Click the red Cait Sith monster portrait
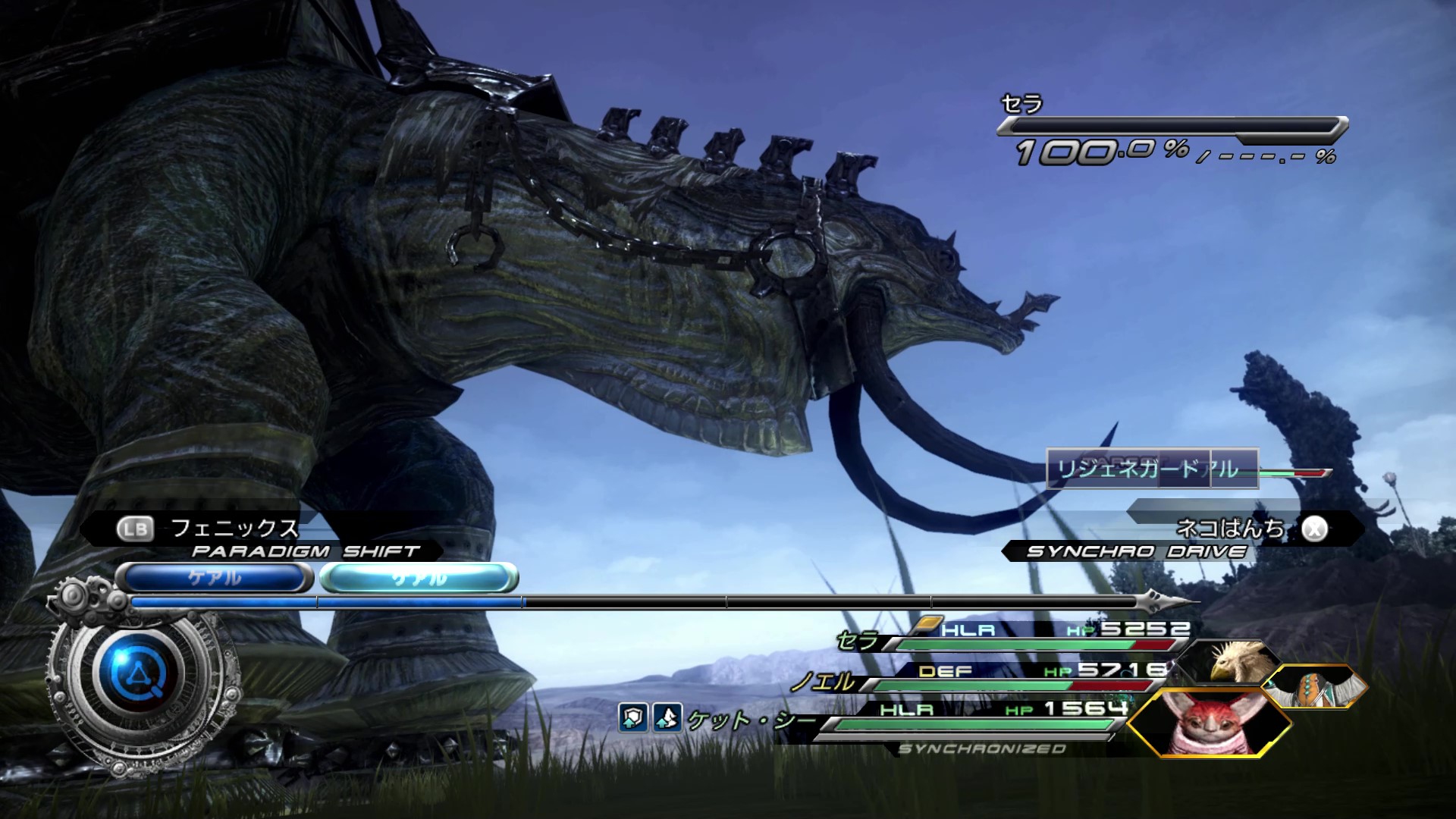The width and height of the screenshot is (1456, 819). (1208, 723)
